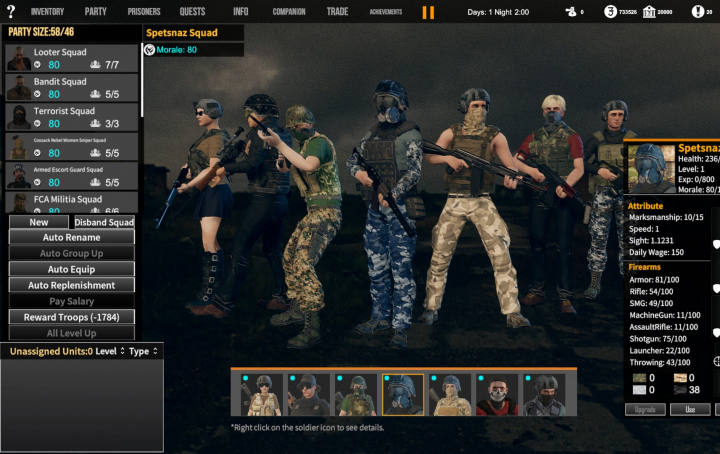Open the Inventory tab
The image size is (720, 454).
47,12
